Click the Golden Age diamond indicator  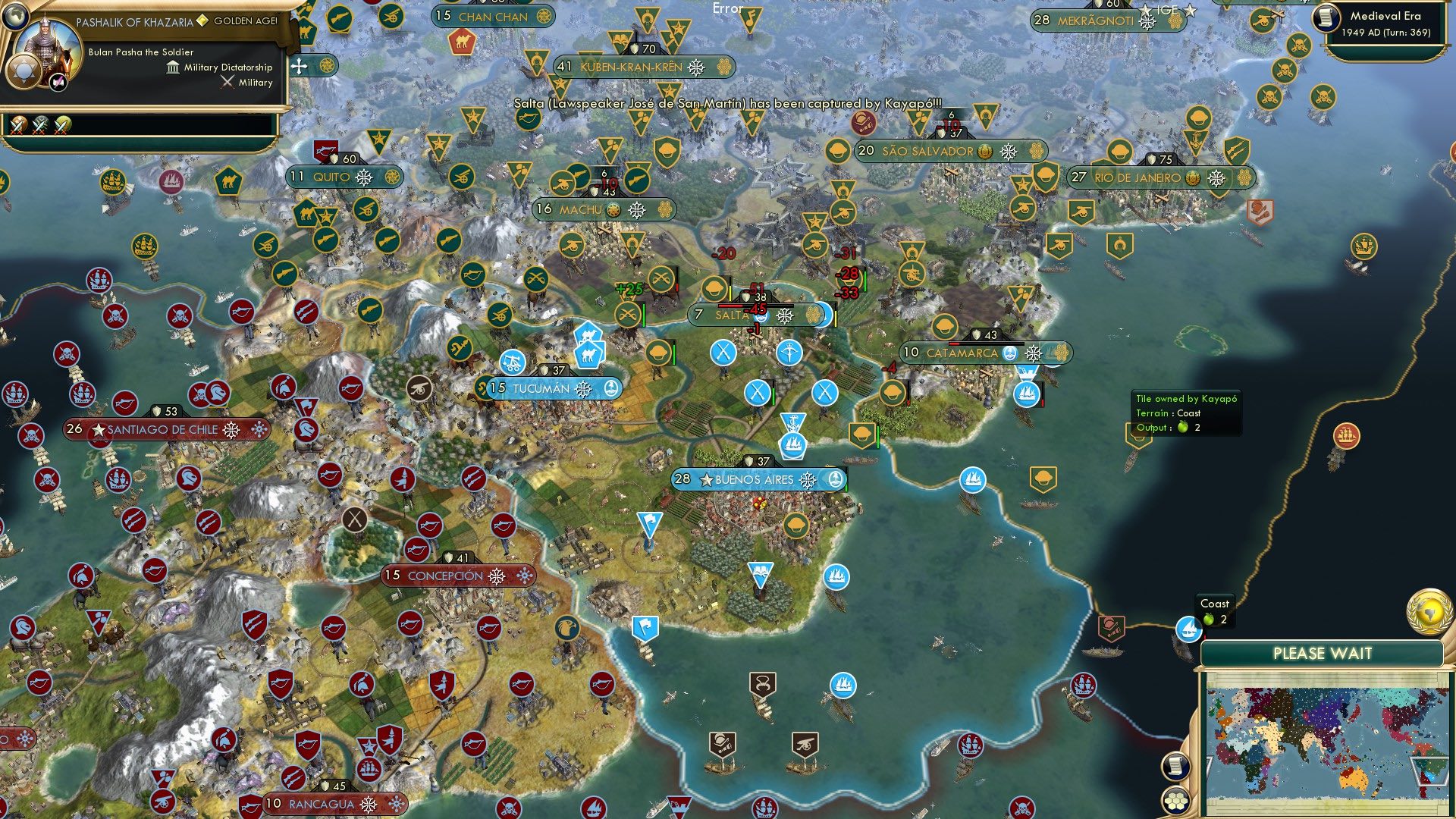202,21
